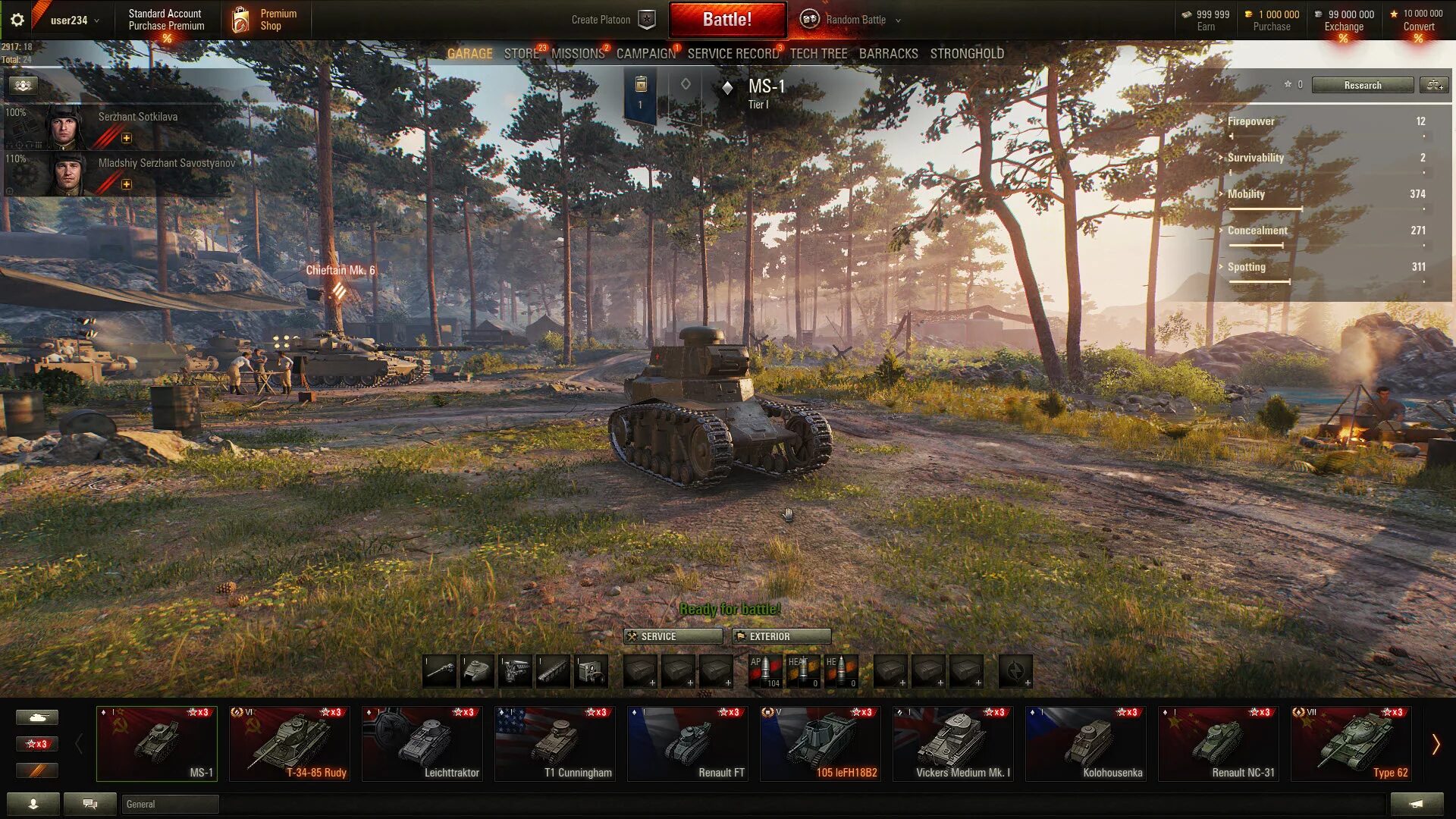
Task: Open the Barracks tab
Action: click(888, 54)
